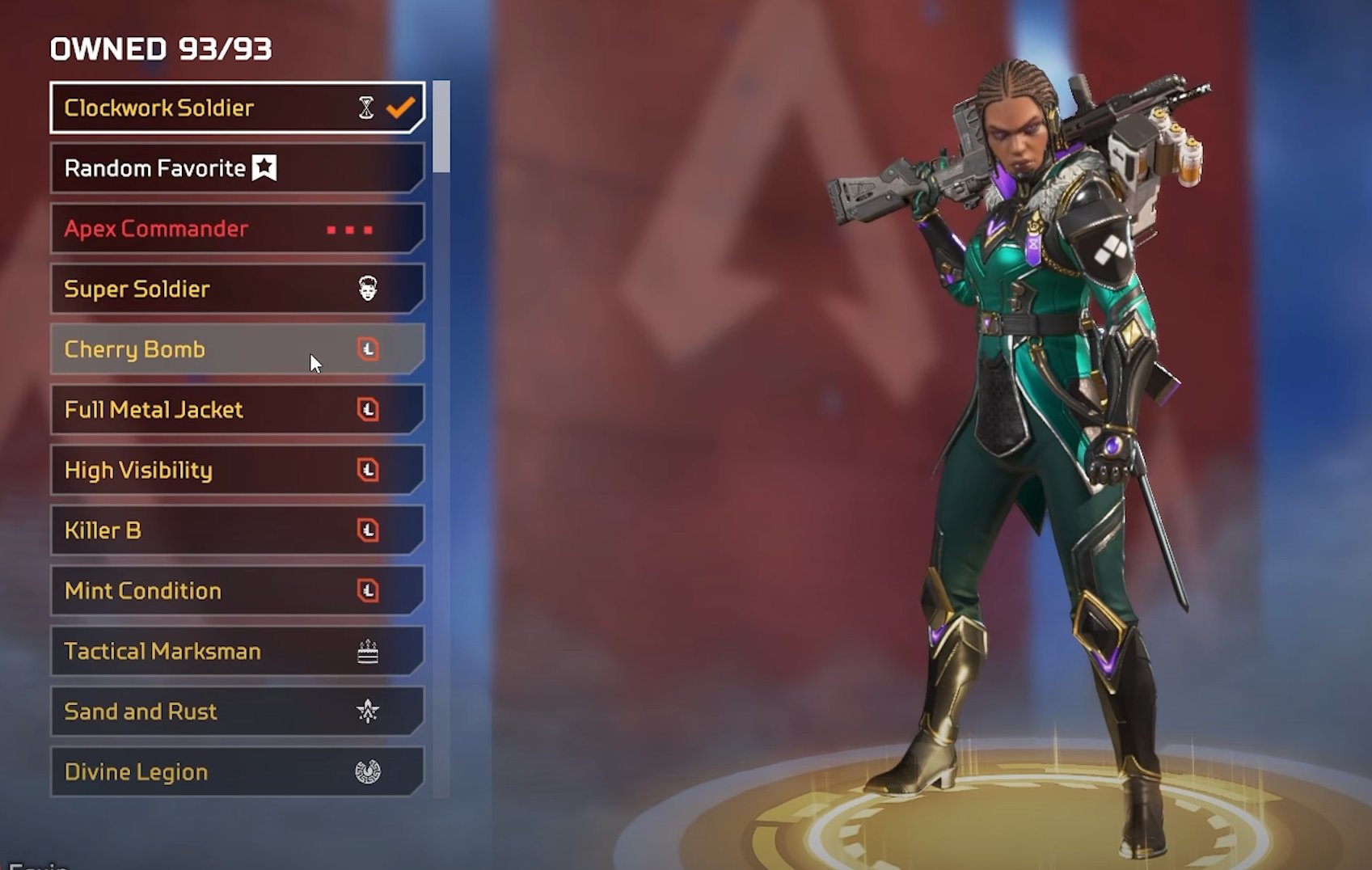Select the Mint Condition skin
This screenshot has width=1372, height=870.
click(236, 591)
